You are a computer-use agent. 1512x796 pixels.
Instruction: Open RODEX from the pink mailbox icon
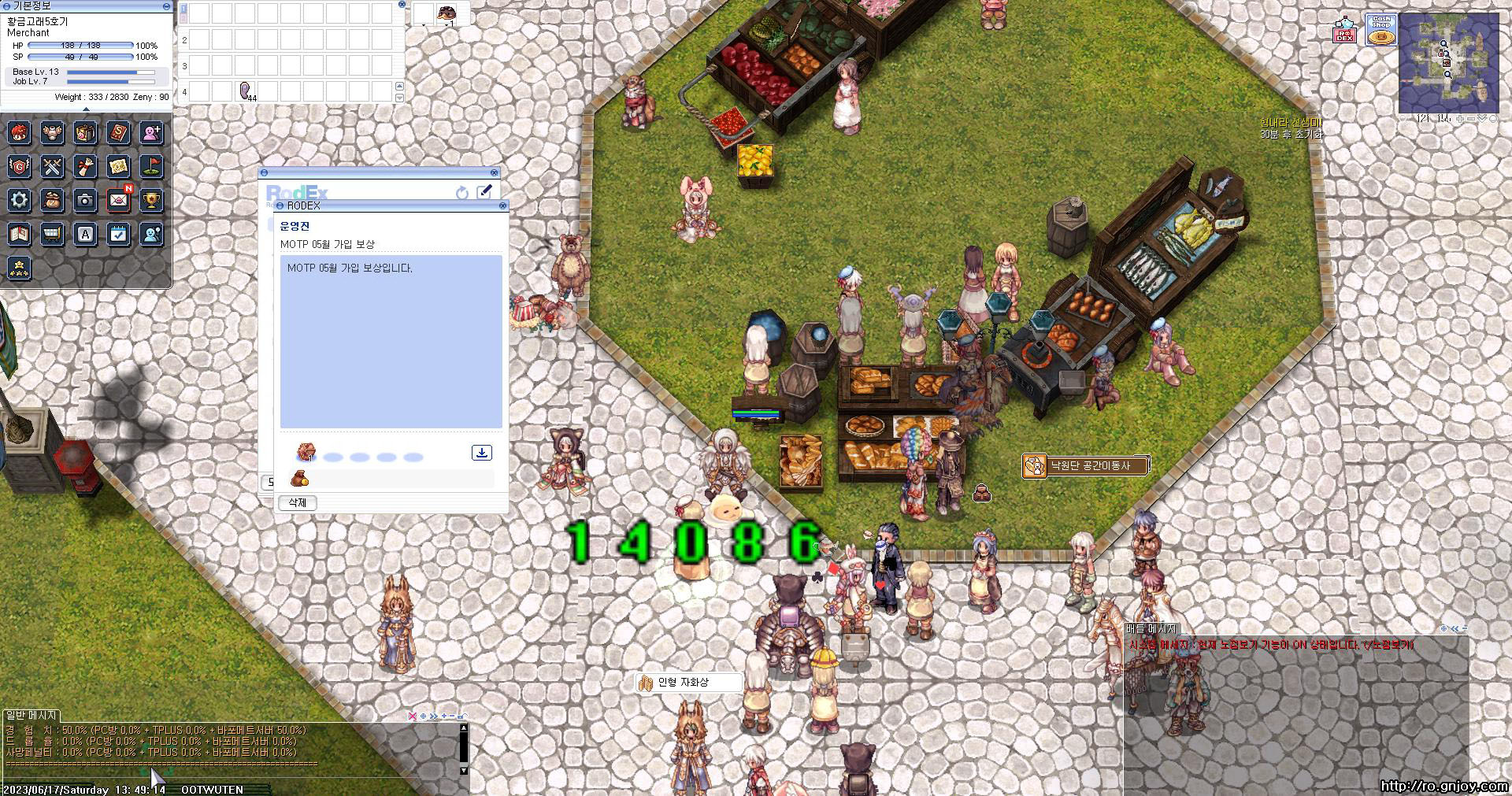coord(1344,31)
